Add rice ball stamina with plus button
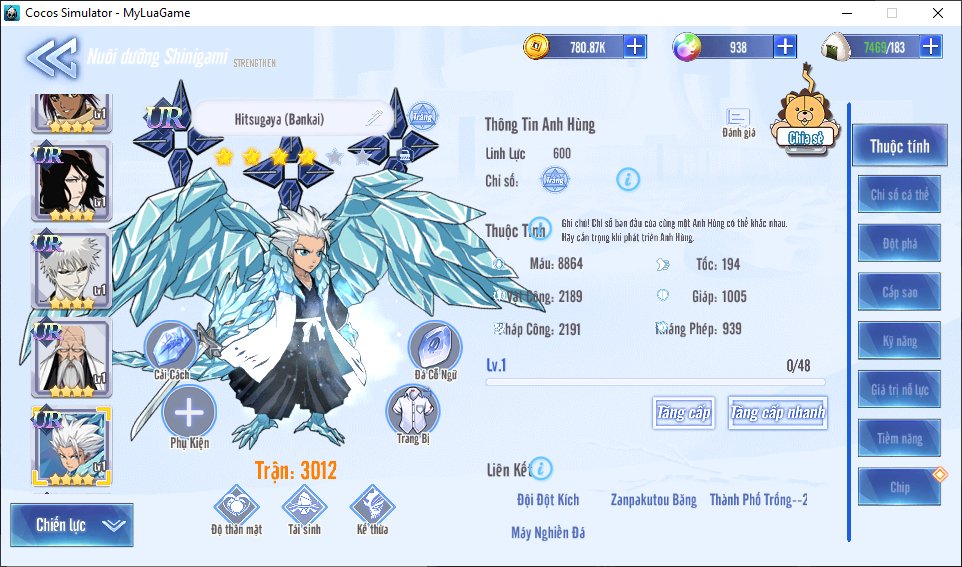This screenshot has width=962, height=567. click(x=931, y=46)
